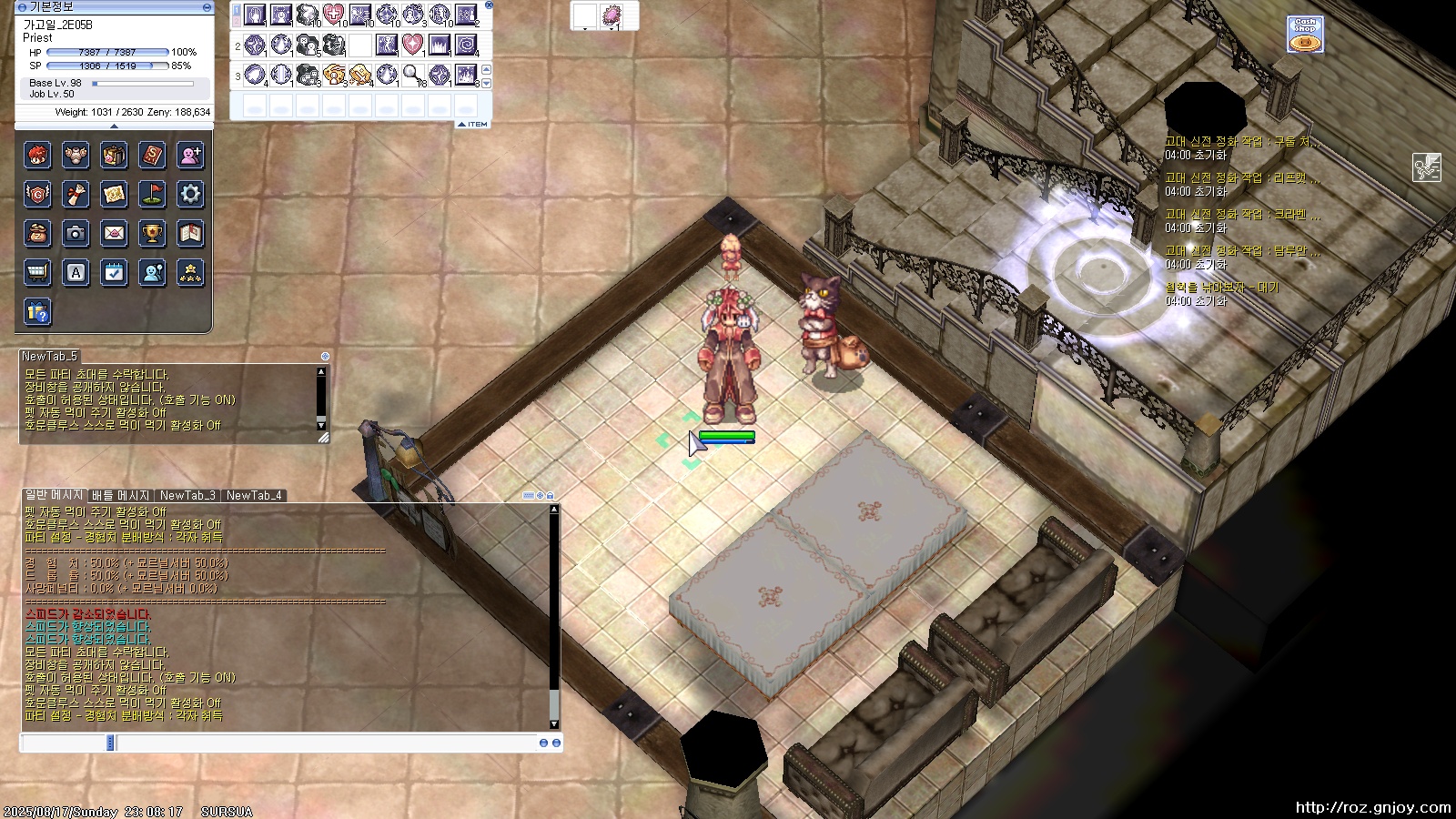Viewport: 1456px width, 819px height.
Task: Open the inventory bag icon
Action: (114, 156)
